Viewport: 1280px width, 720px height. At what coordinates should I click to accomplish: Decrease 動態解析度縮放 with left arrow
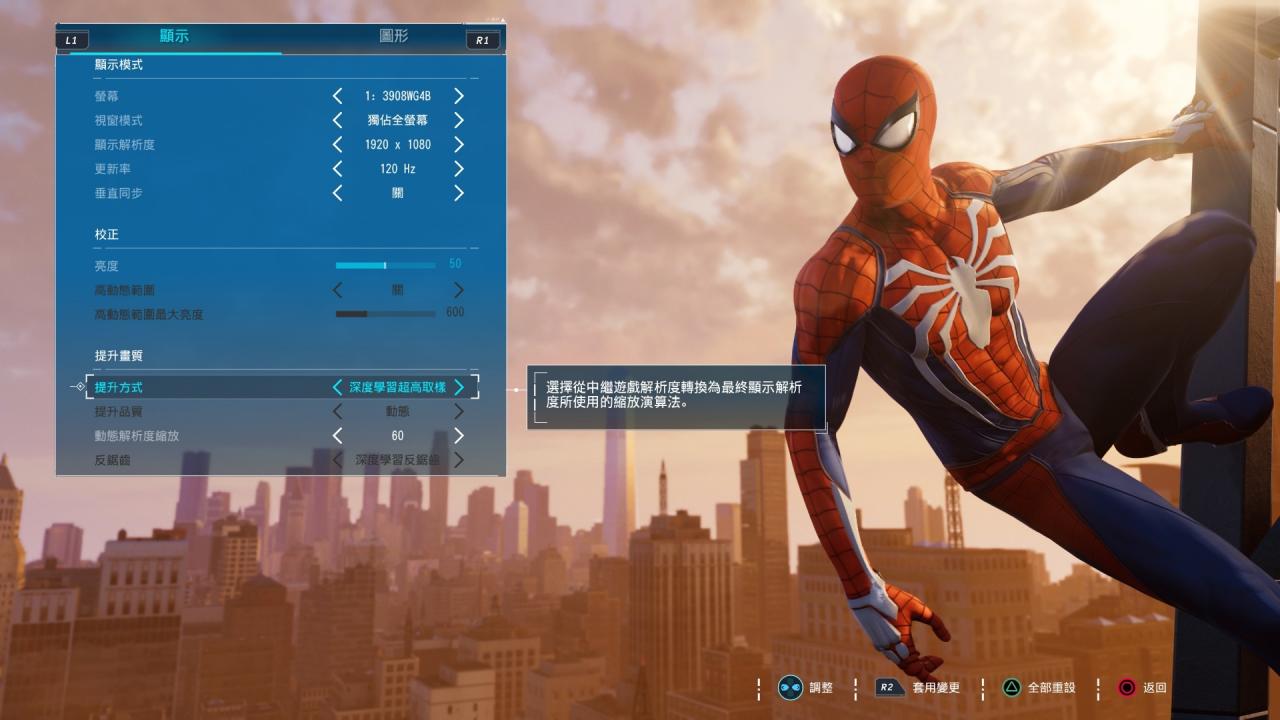click(x=337, y=436)
